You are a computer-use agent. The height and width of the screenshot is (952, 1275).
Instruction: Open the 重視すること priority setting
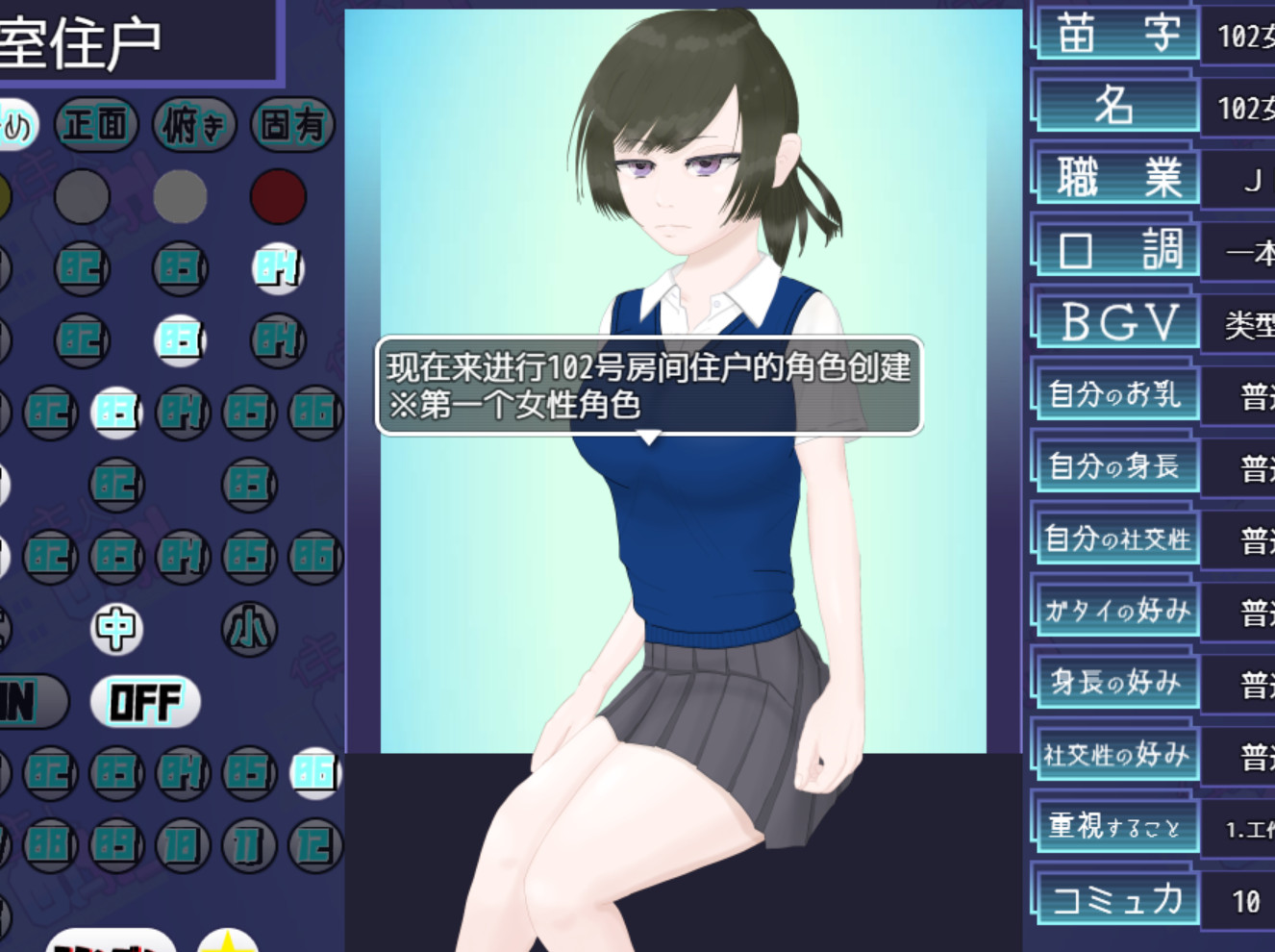1116,827
